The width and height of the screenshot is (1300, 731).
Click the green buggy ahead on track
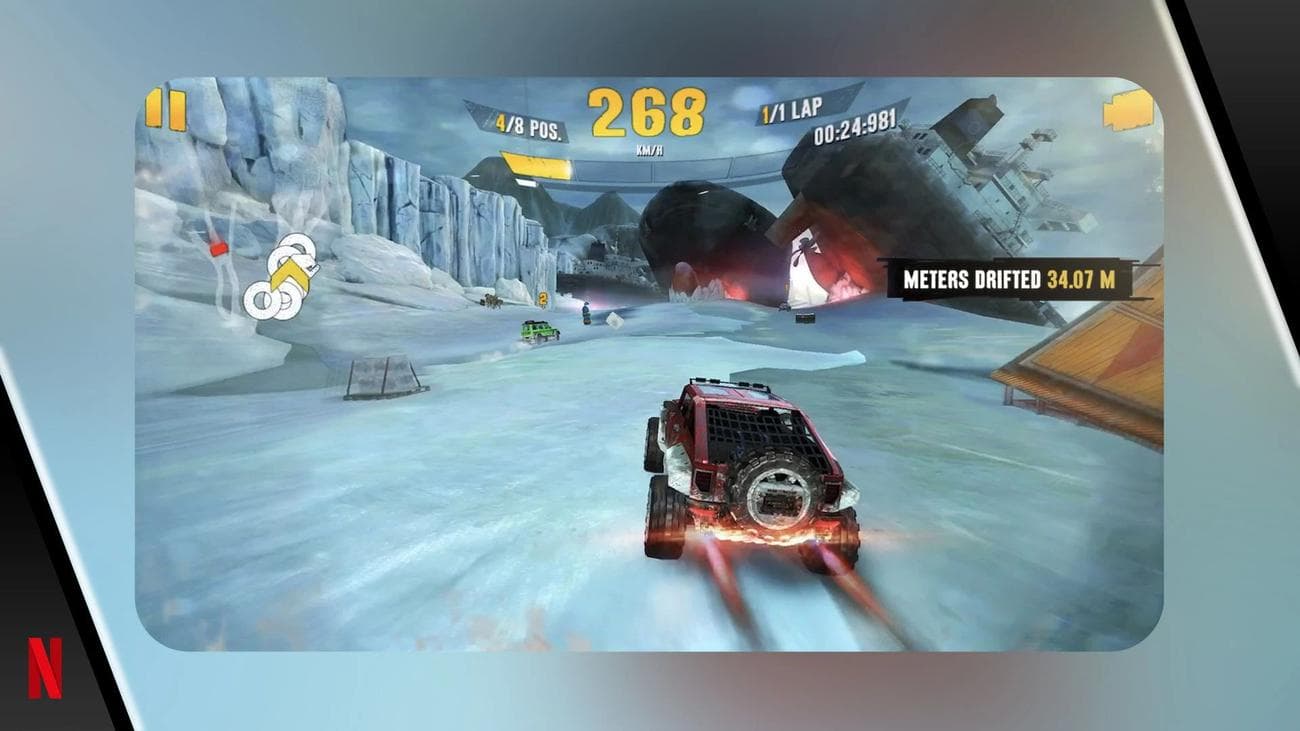[539, 331]
